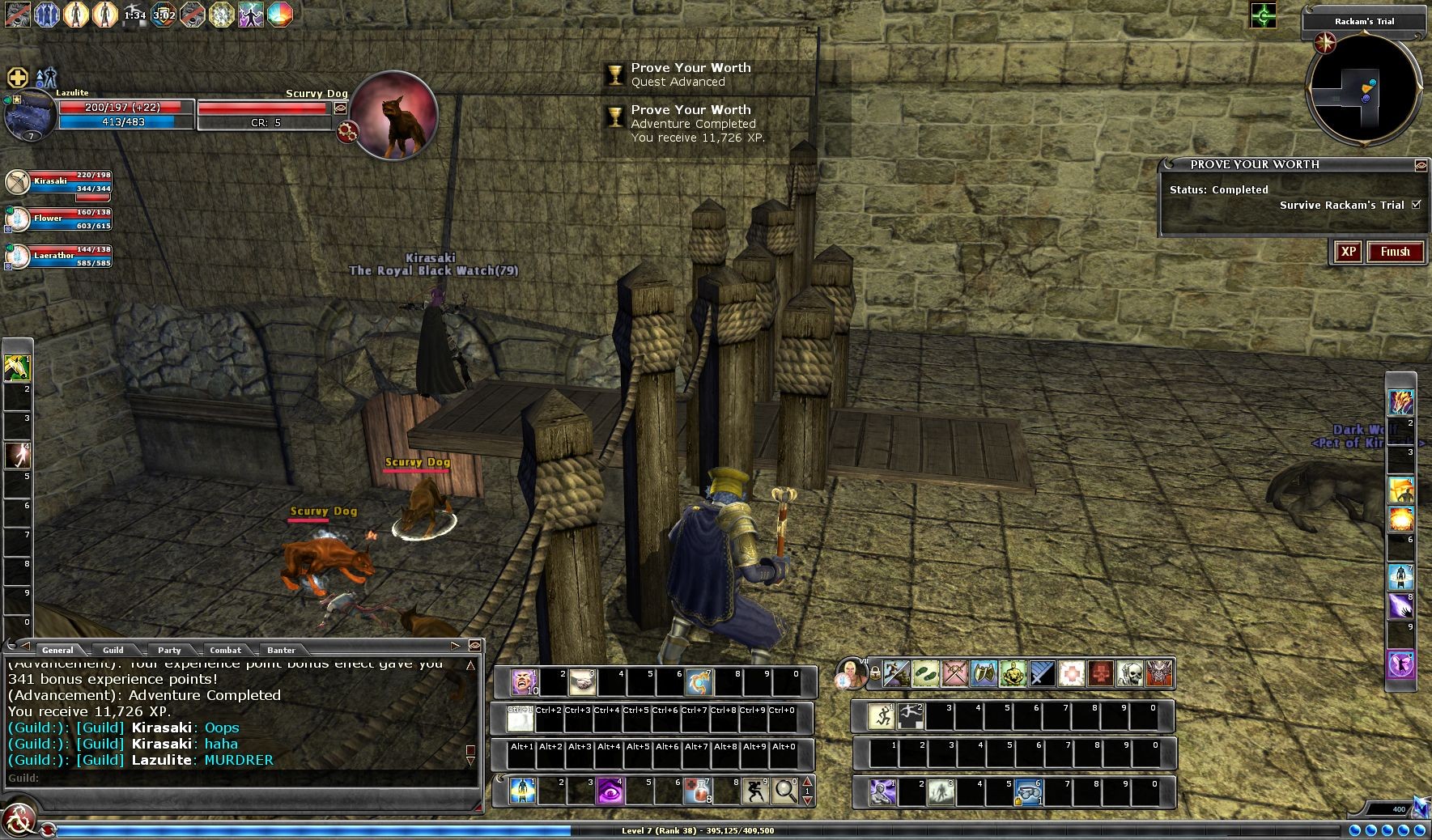
Task: Click the Guild chat input field
Action: (243, 778)
